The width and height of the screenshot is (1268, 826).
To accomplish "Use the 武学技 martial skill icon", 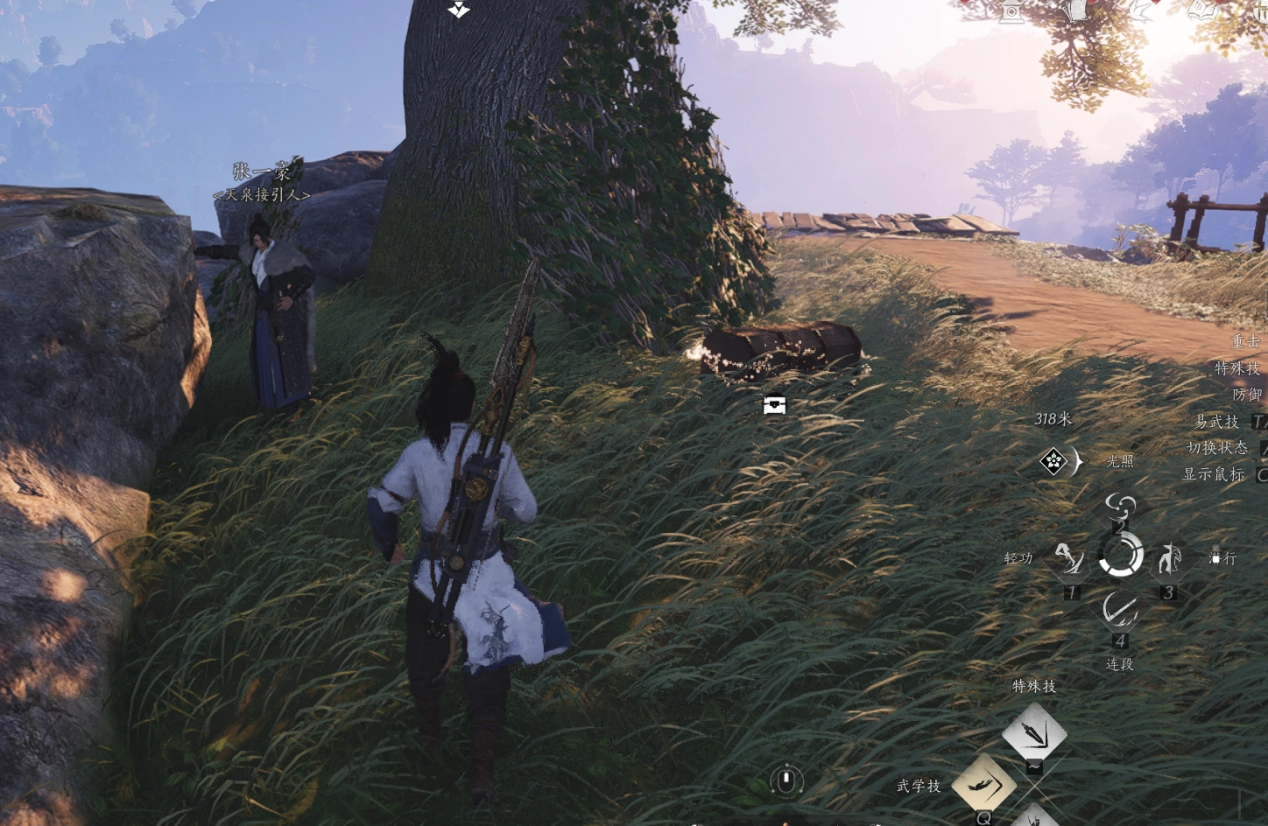I will (x=984, y=783).
